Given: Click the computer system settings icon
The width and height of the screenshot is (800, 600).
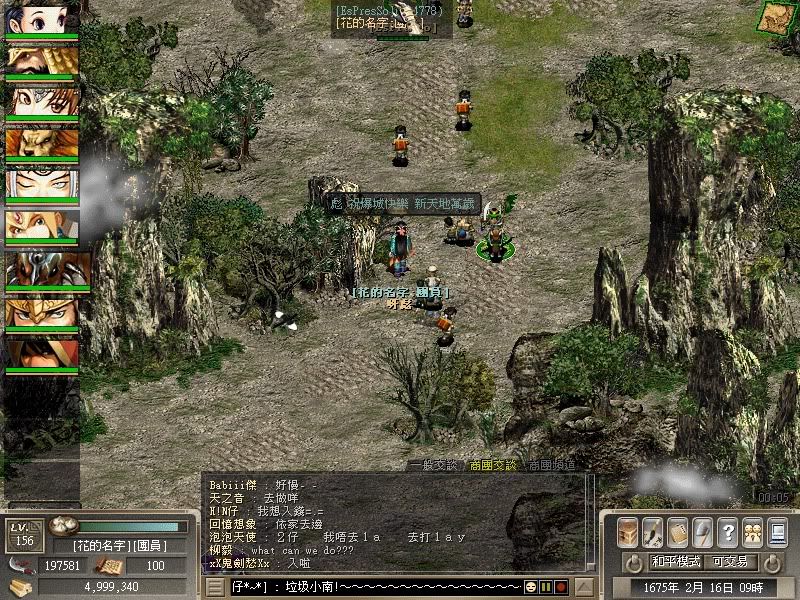Looking at the screenshot, I should point(776,531).
